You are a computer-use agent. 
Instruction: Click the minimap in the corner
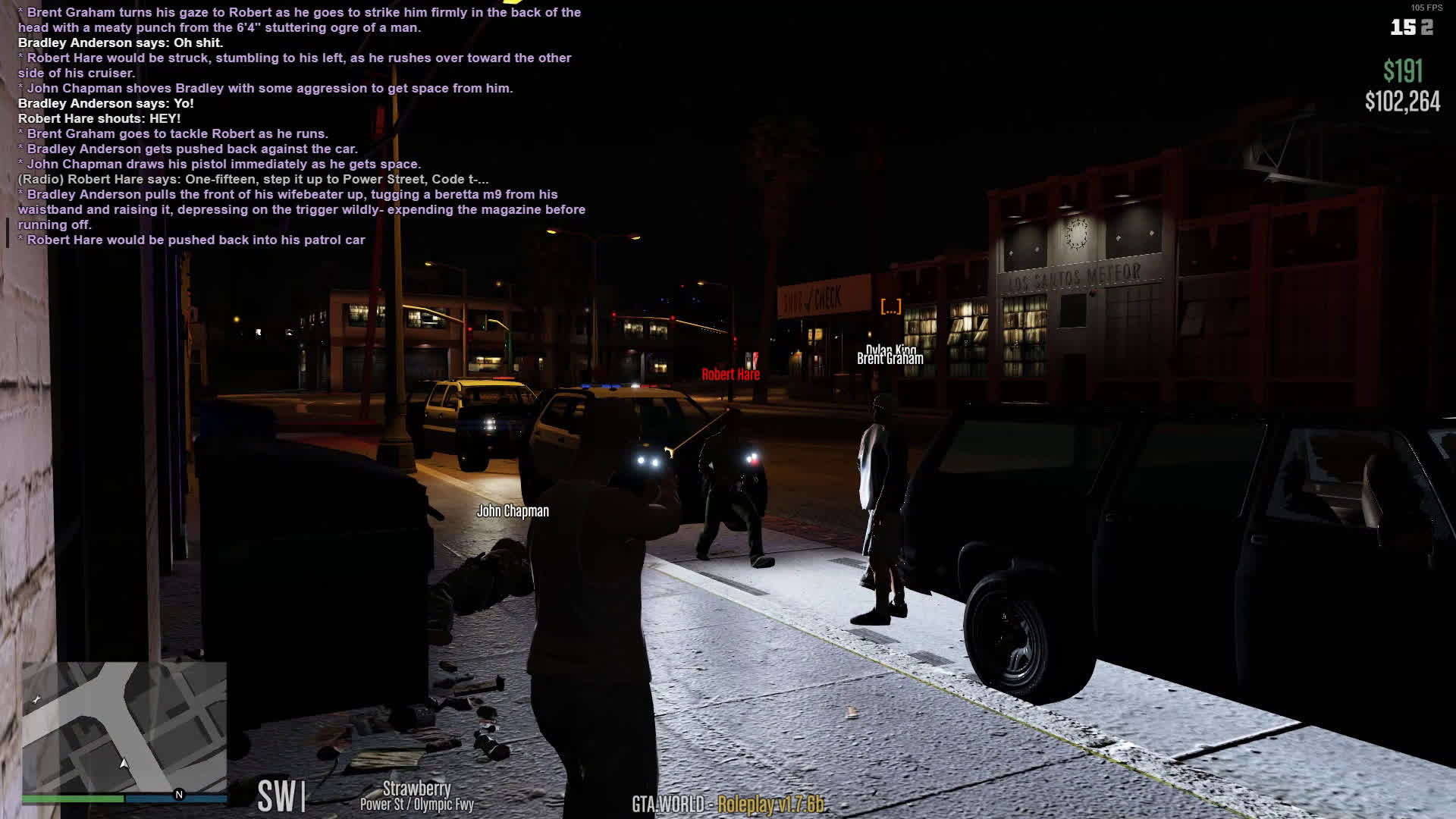tap(124, 726)
